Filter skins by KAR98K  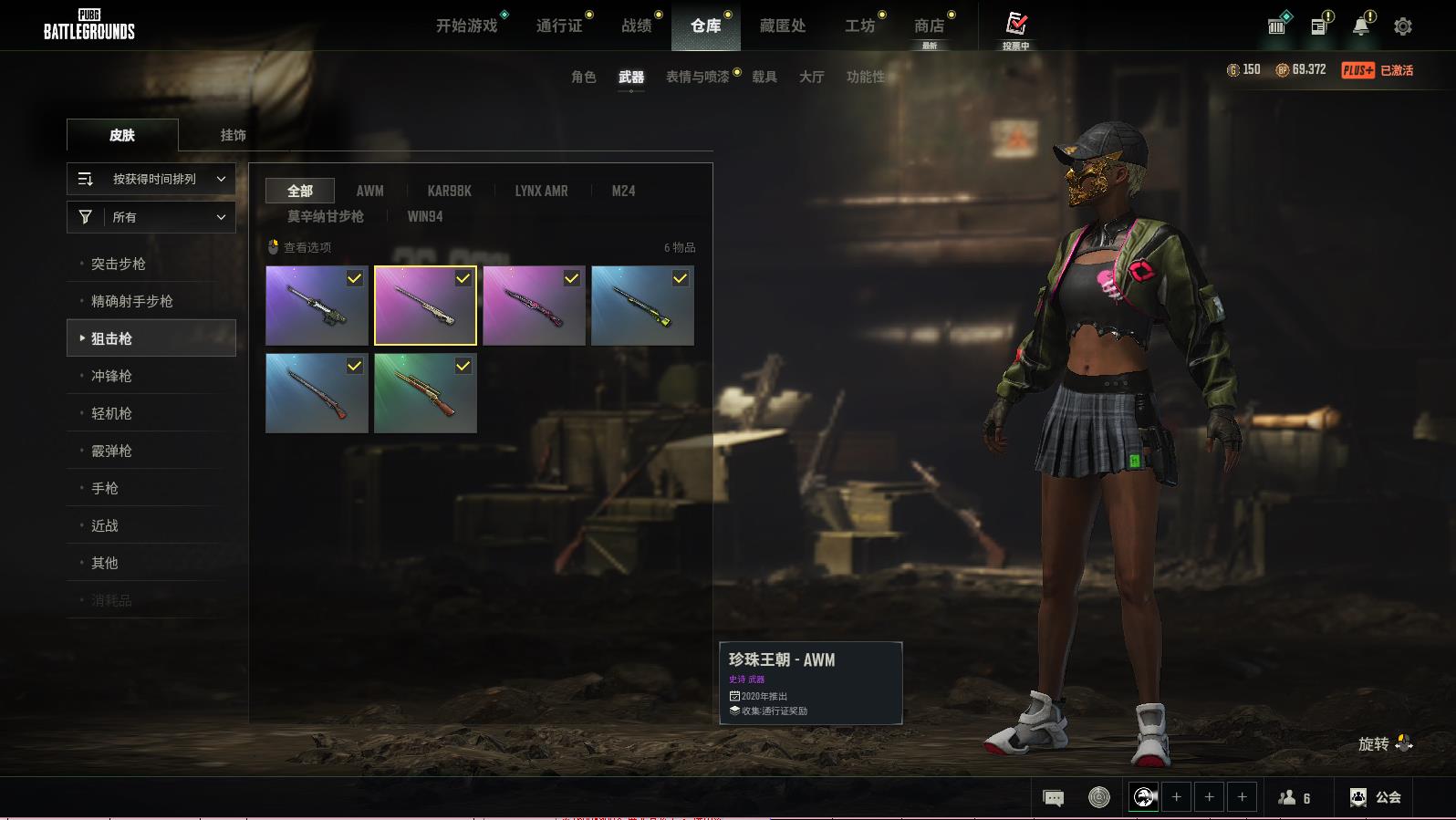click(x=449, y=191)
